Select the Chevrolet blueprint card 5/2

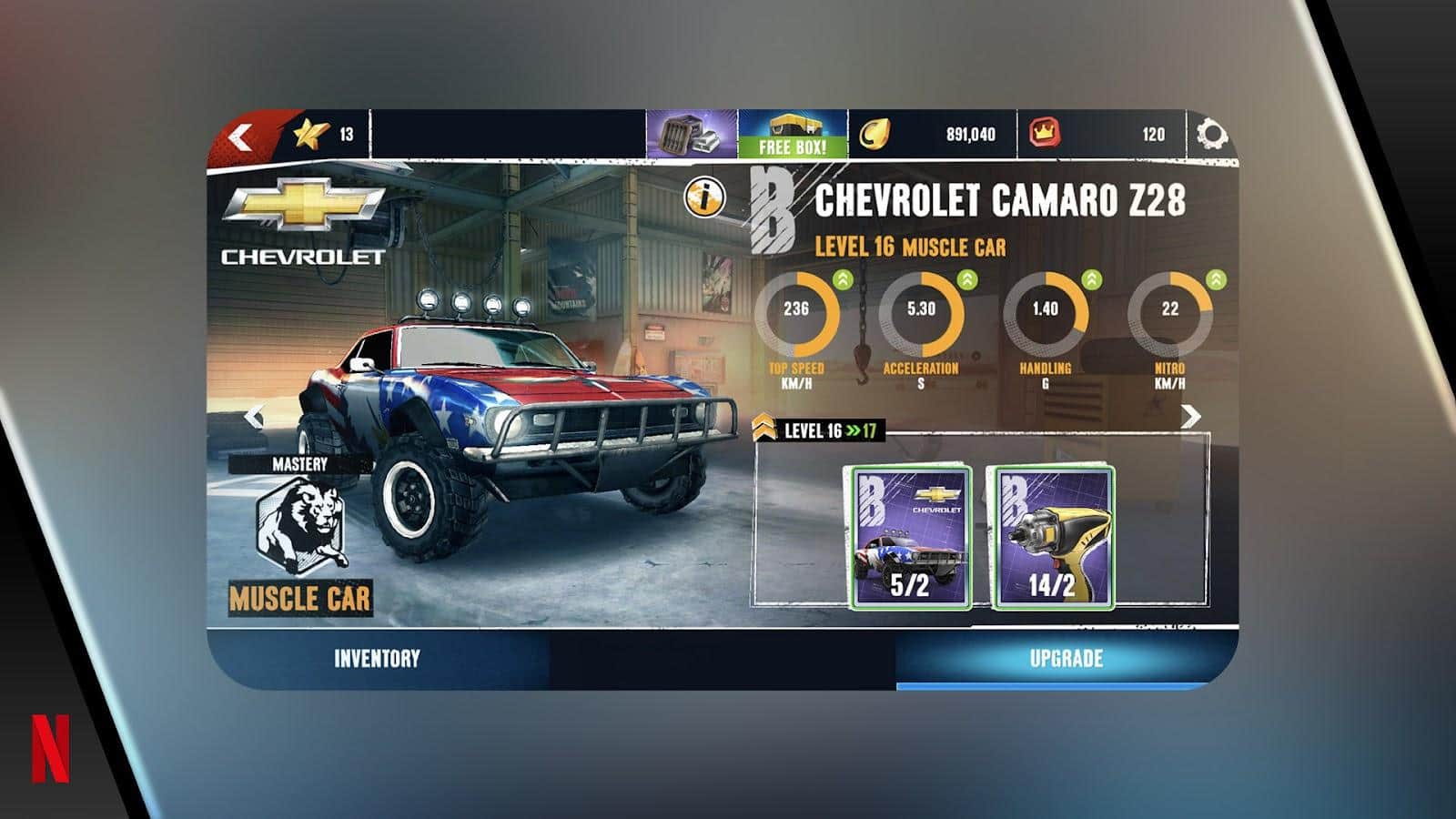(x=909, y=537)
